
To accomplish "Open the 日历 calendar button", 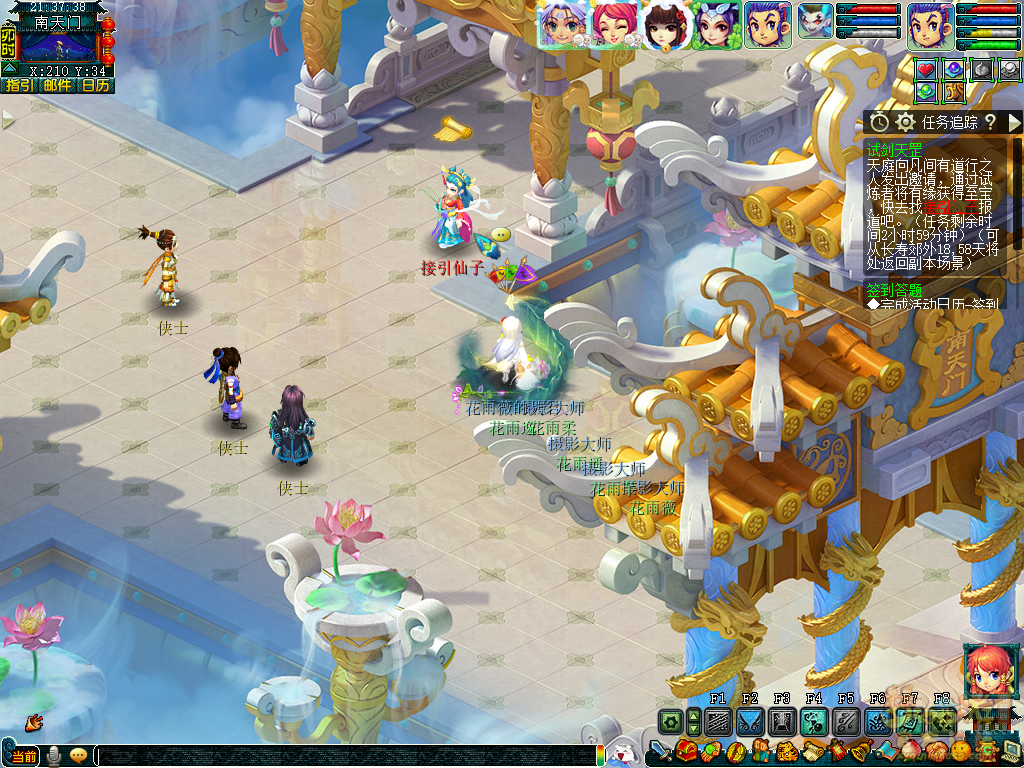I will [x=96, y=86].
